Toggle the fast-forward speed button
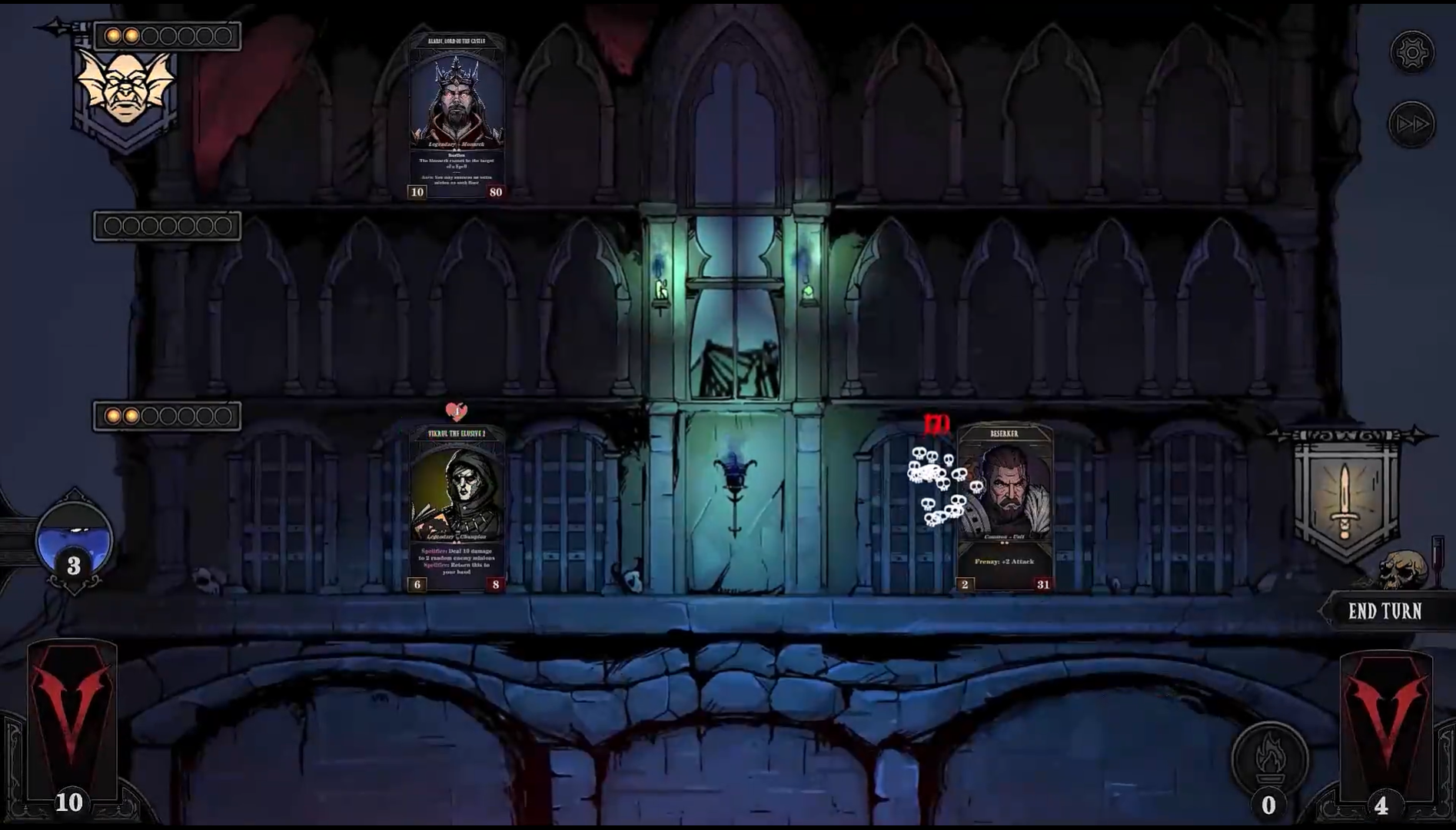1456x830 pixels. click(x=1411, y=124)
